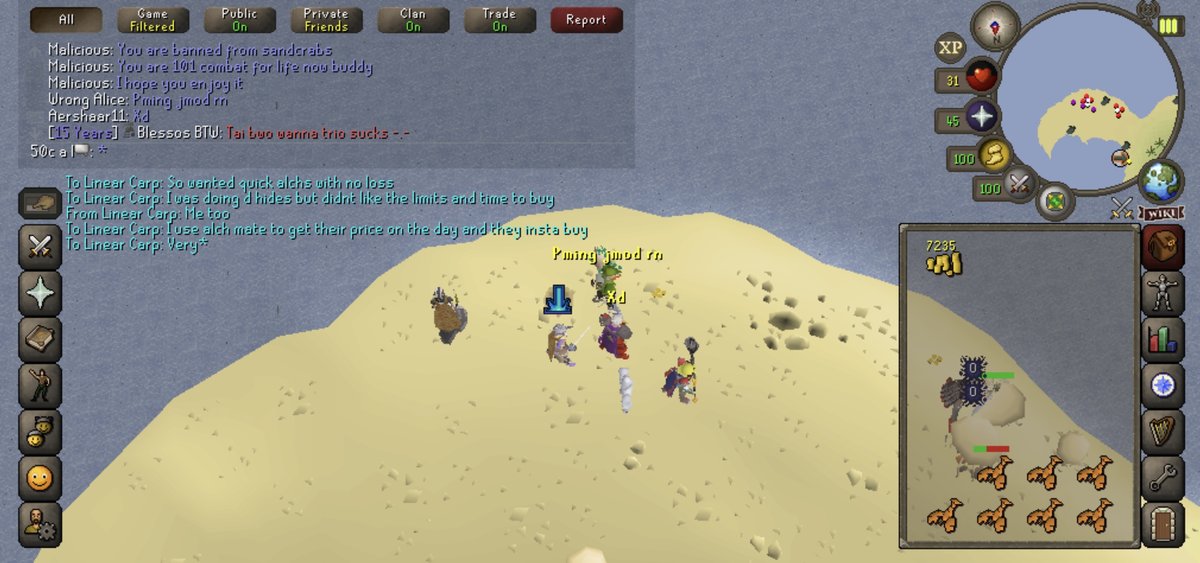The height and width of the screenshot is (563, 1200).
Task: Open the magic spellbook tab
Action: pos(40,339)
